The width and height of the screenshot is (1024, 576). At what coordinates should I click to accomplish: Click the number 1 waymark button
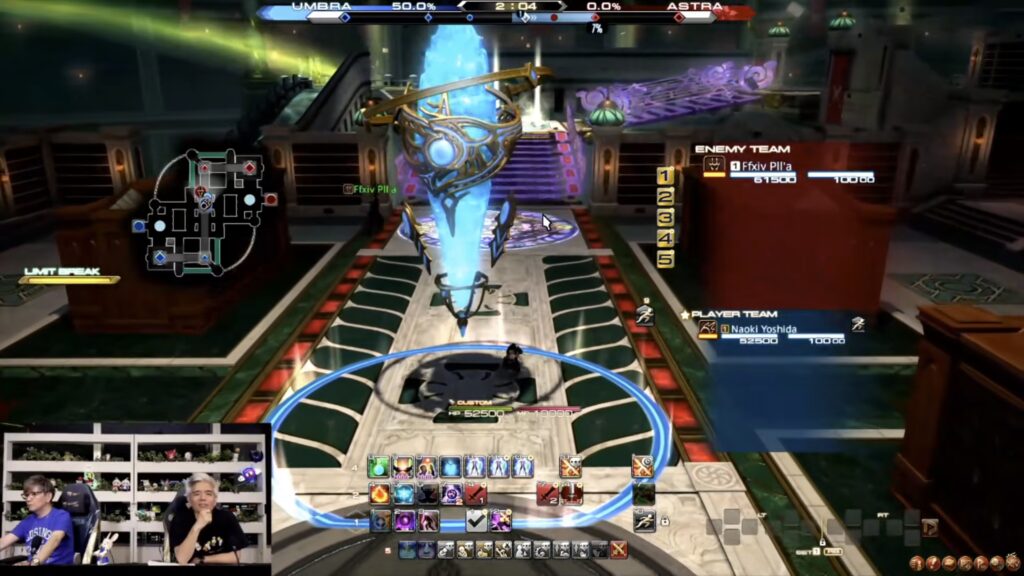click(x=665, y=177)
